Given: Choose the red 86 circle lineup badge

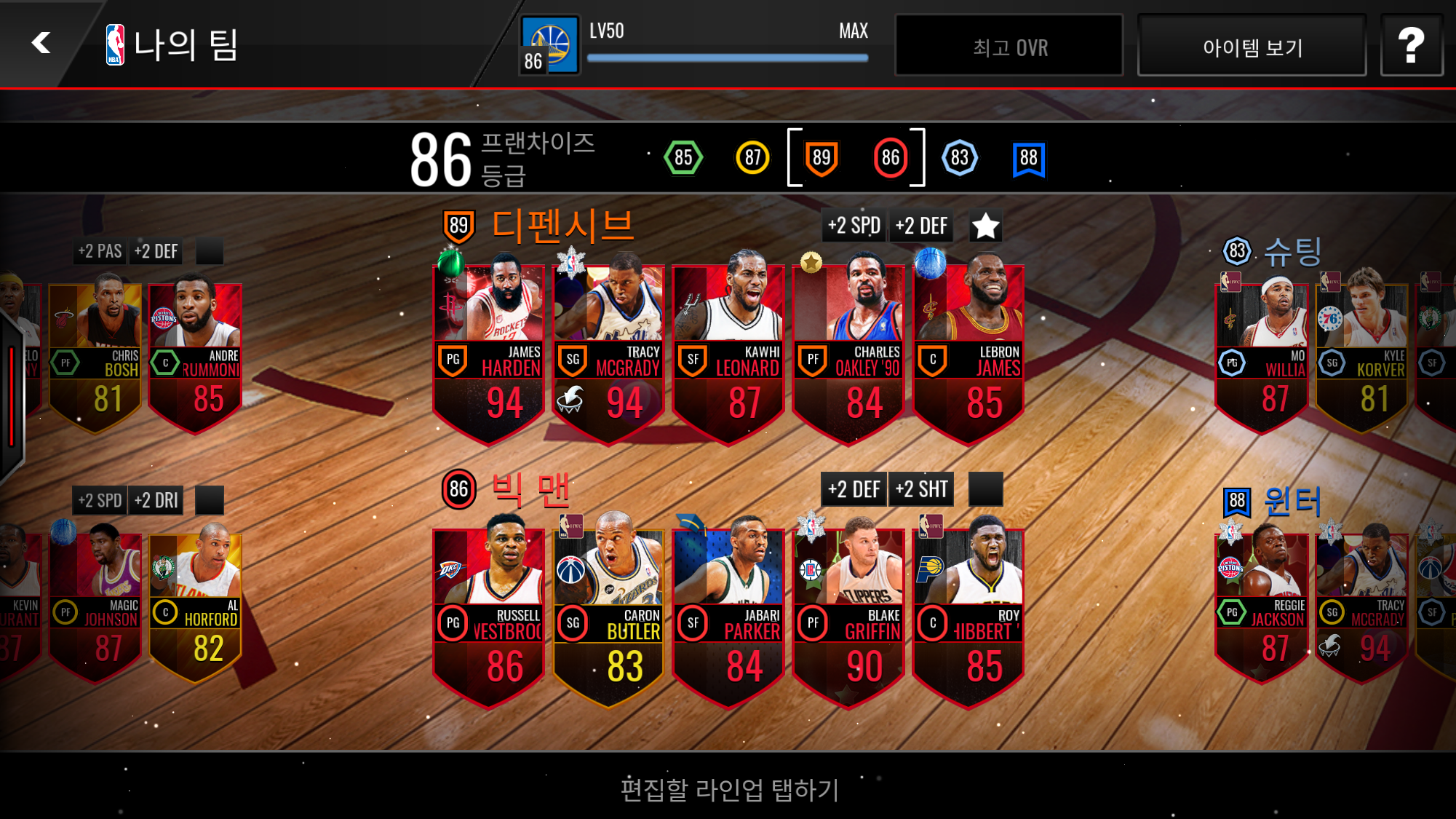Looking at the screenshot, I should click(x=891, y=157).
